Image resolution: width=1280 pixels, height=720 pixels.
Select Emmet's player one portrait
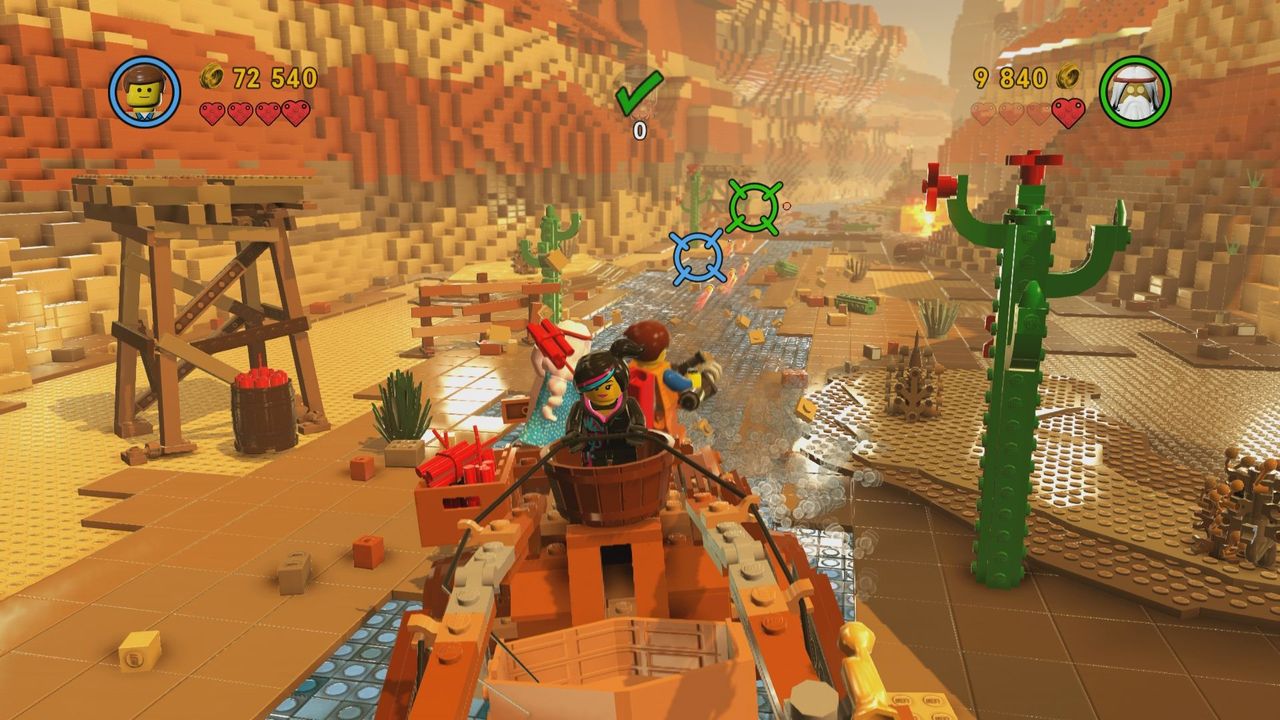[x=145, y=92]
